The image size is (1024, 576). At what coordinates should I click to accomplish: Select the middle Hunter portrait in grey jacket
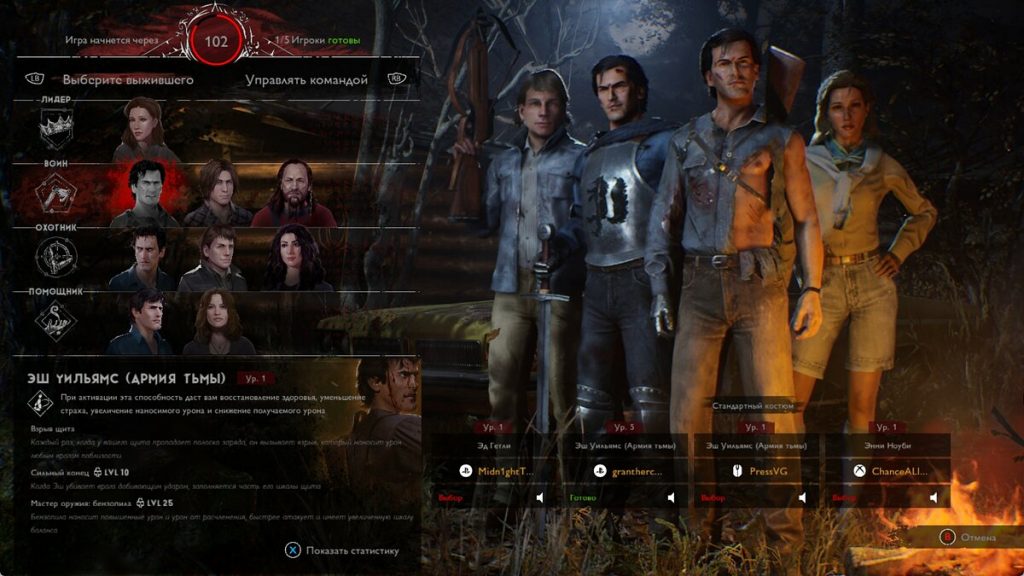pyautogui.click(x=215, y=257)
